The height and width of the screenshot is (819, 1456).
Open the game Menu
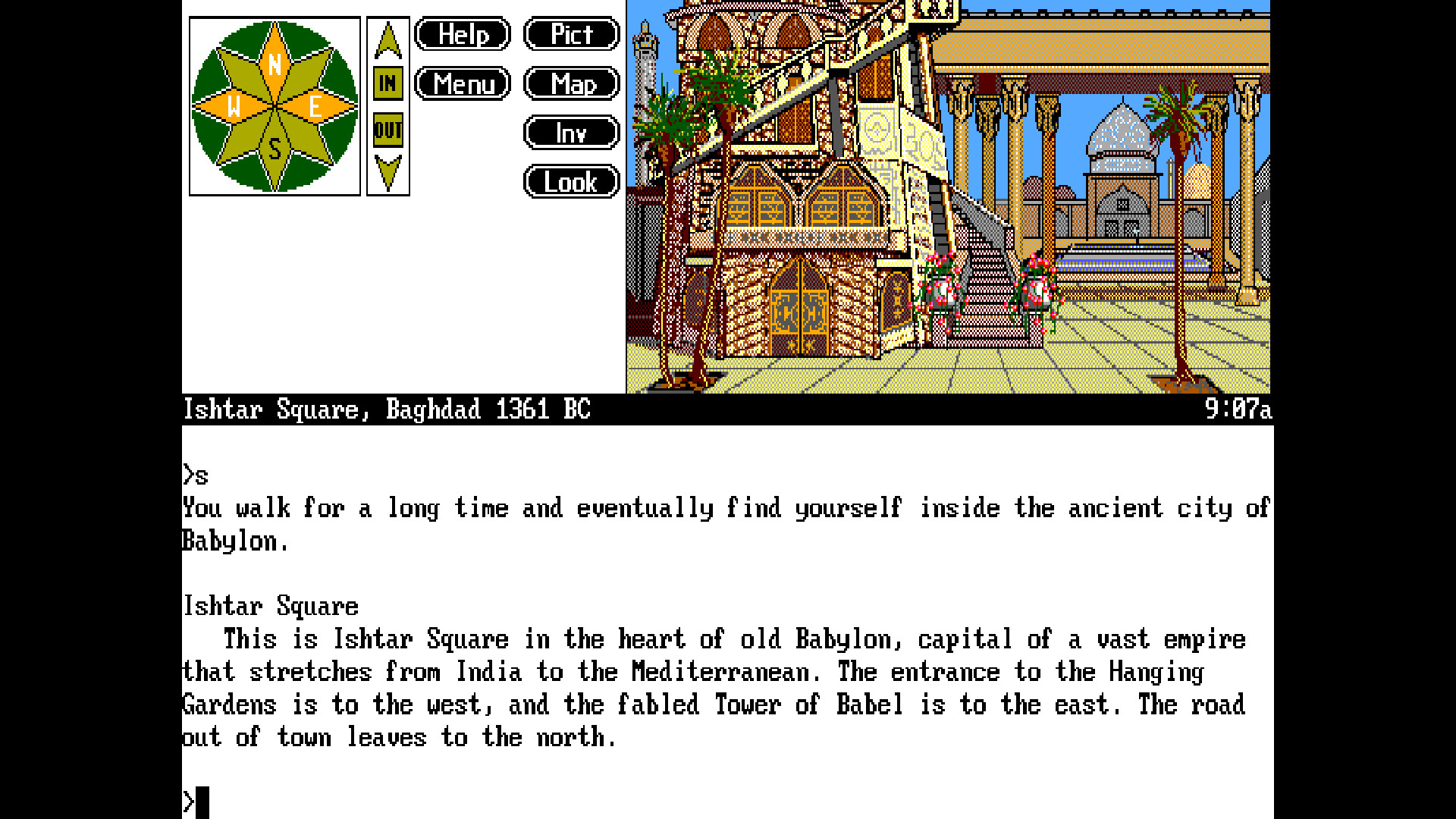point(462,83)
